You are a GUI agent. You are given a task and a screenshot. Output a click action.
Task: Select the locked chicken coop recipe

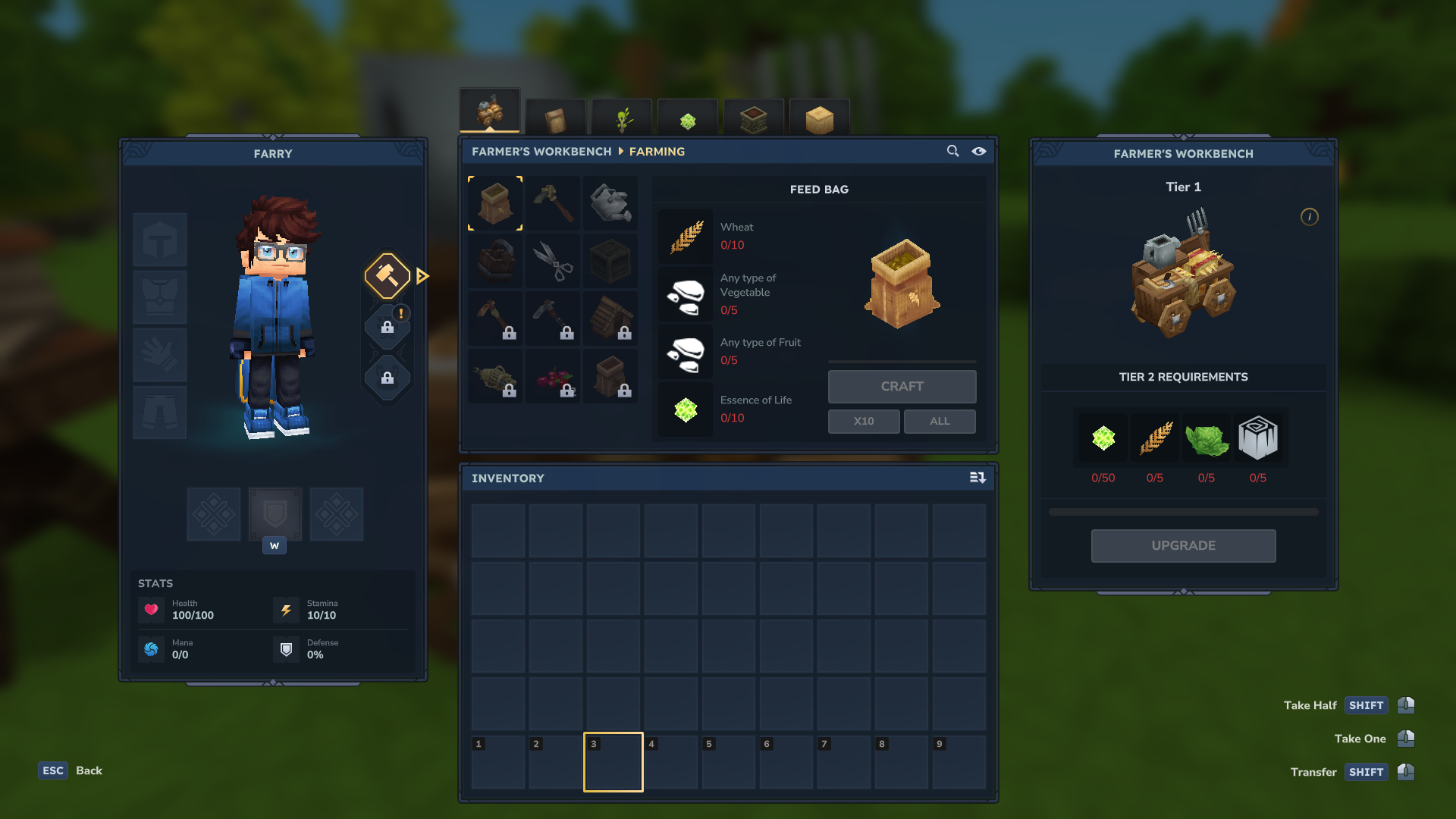(x=610, y=318)
